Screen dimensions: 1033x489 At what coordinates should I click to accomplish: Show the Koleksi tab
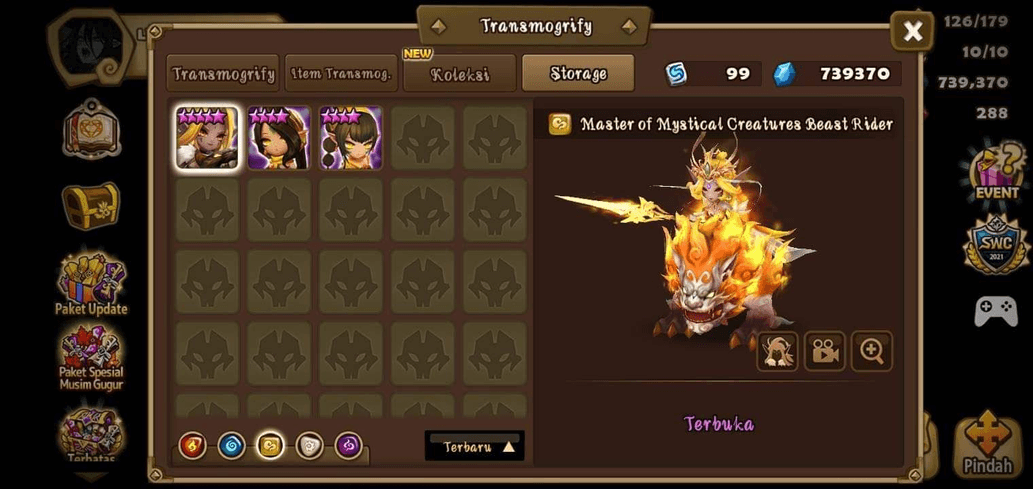pos(459,74)
